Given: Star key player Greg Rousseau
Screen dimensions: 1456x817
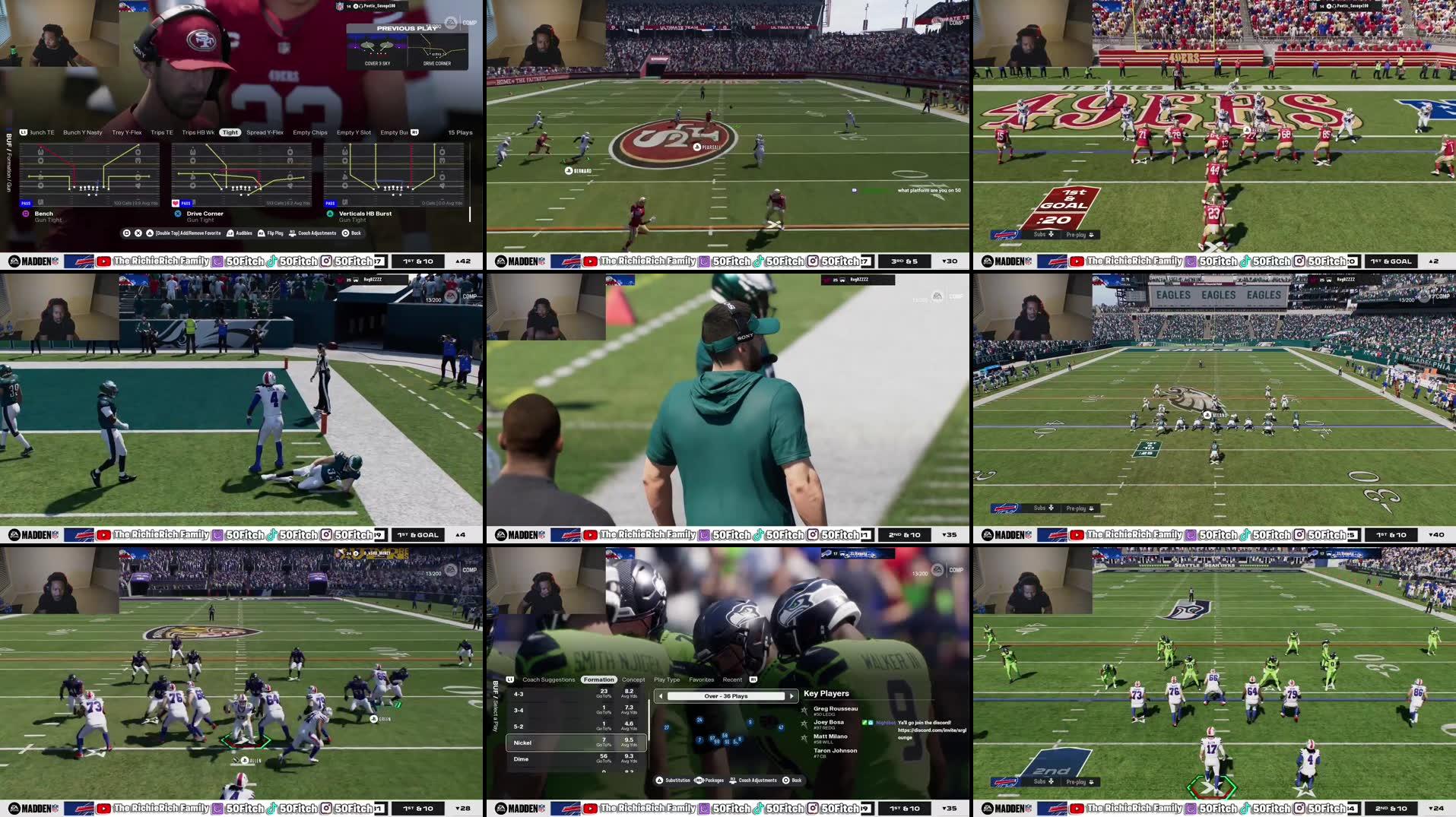Looking at the screenshot, I should [x=805, y=711].
